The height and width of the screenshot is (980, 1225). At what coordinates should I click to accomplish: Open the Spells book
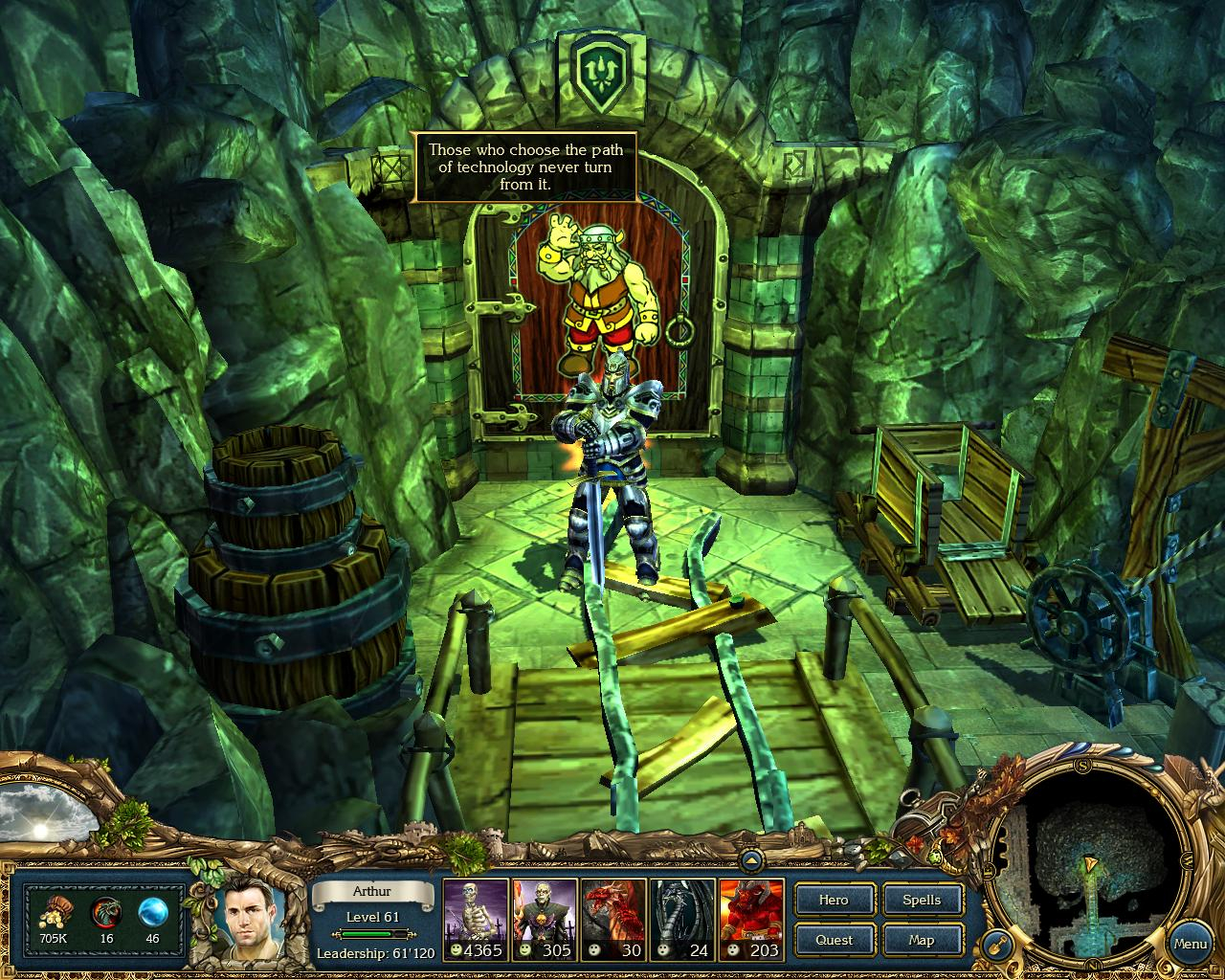click(x=922, y=900)
